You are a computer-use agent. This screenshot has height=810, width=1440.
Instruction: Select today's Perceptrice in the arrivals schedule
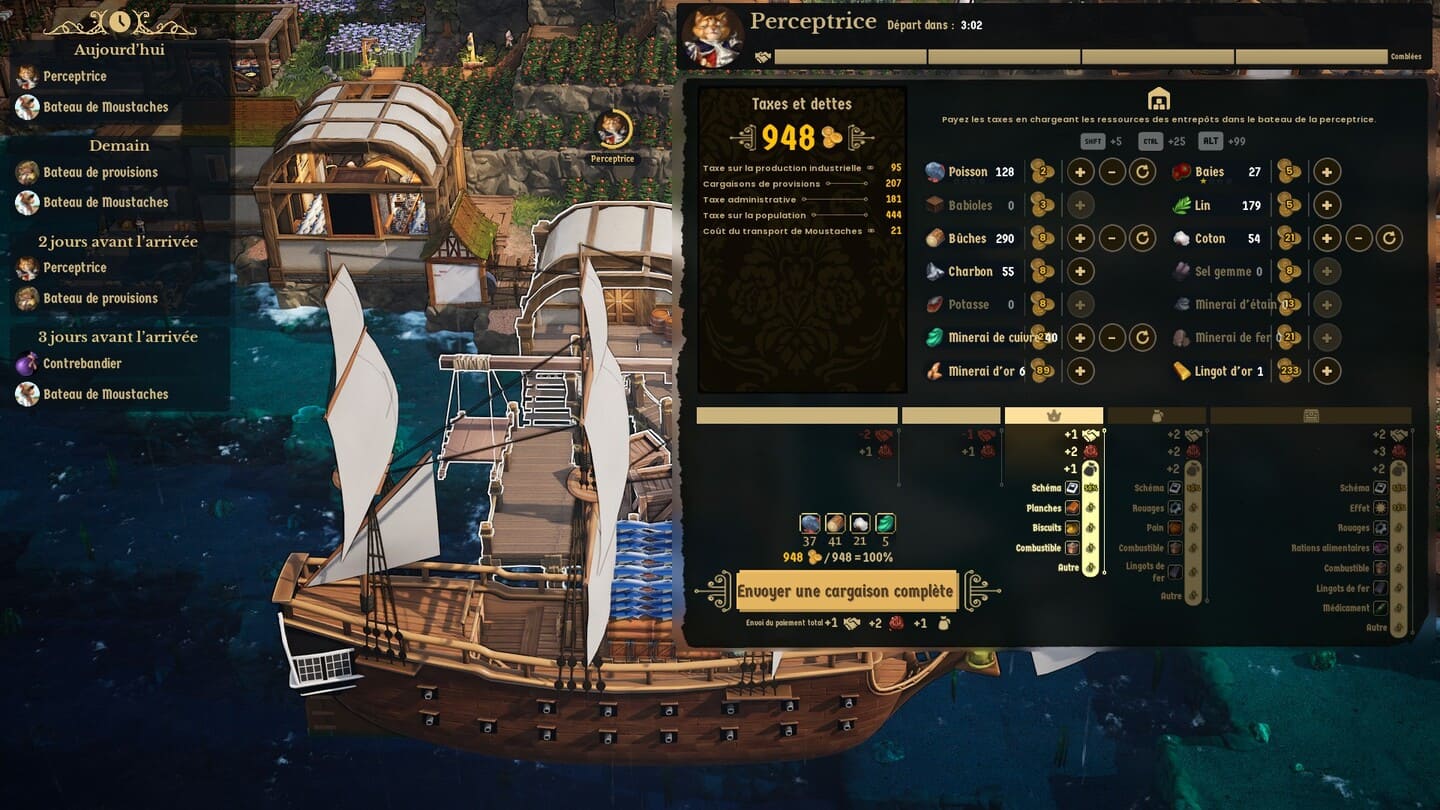click(x=74, y=76)
